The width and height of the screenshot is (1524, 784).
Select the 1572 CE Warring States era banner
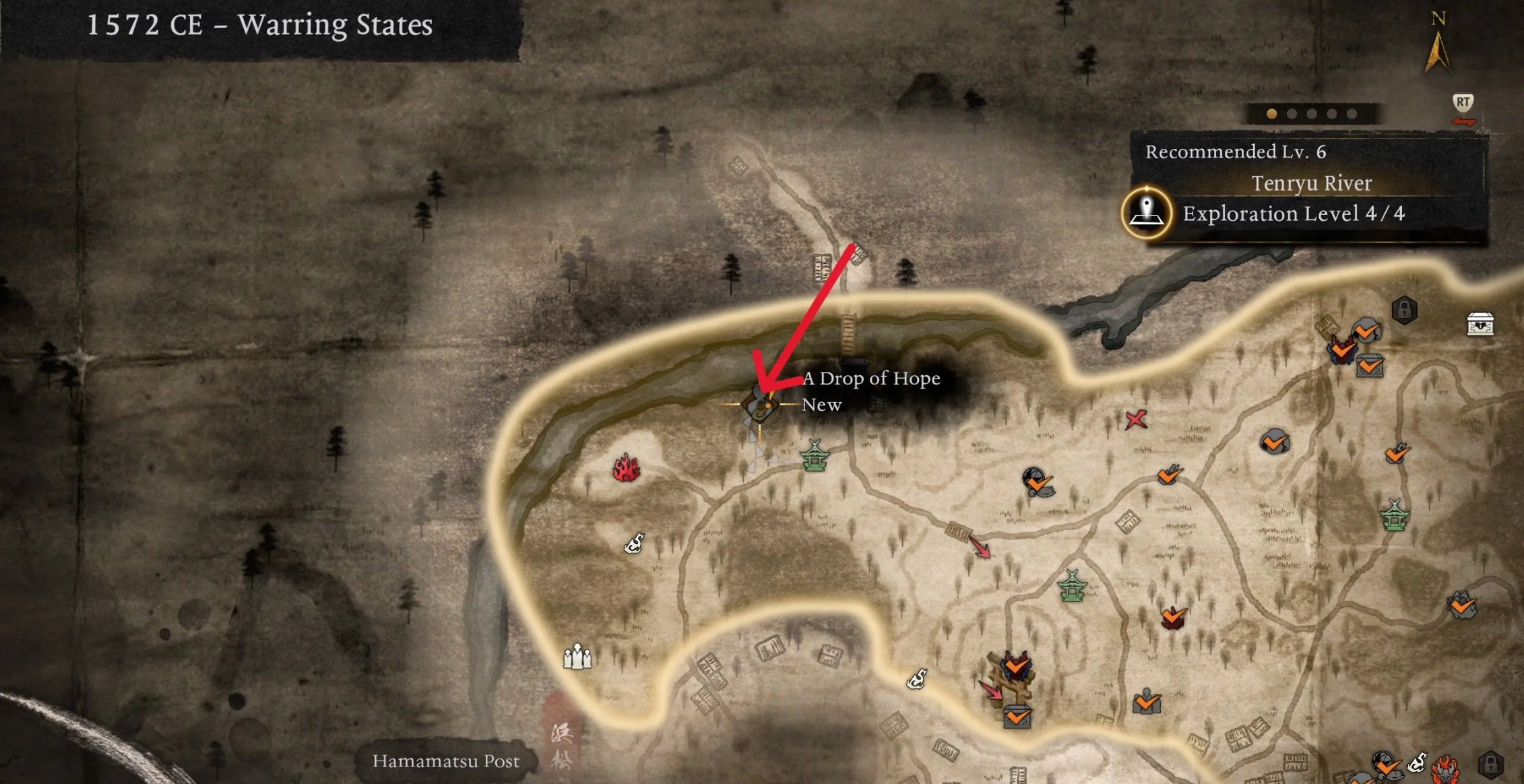click(x=260, y=26)
